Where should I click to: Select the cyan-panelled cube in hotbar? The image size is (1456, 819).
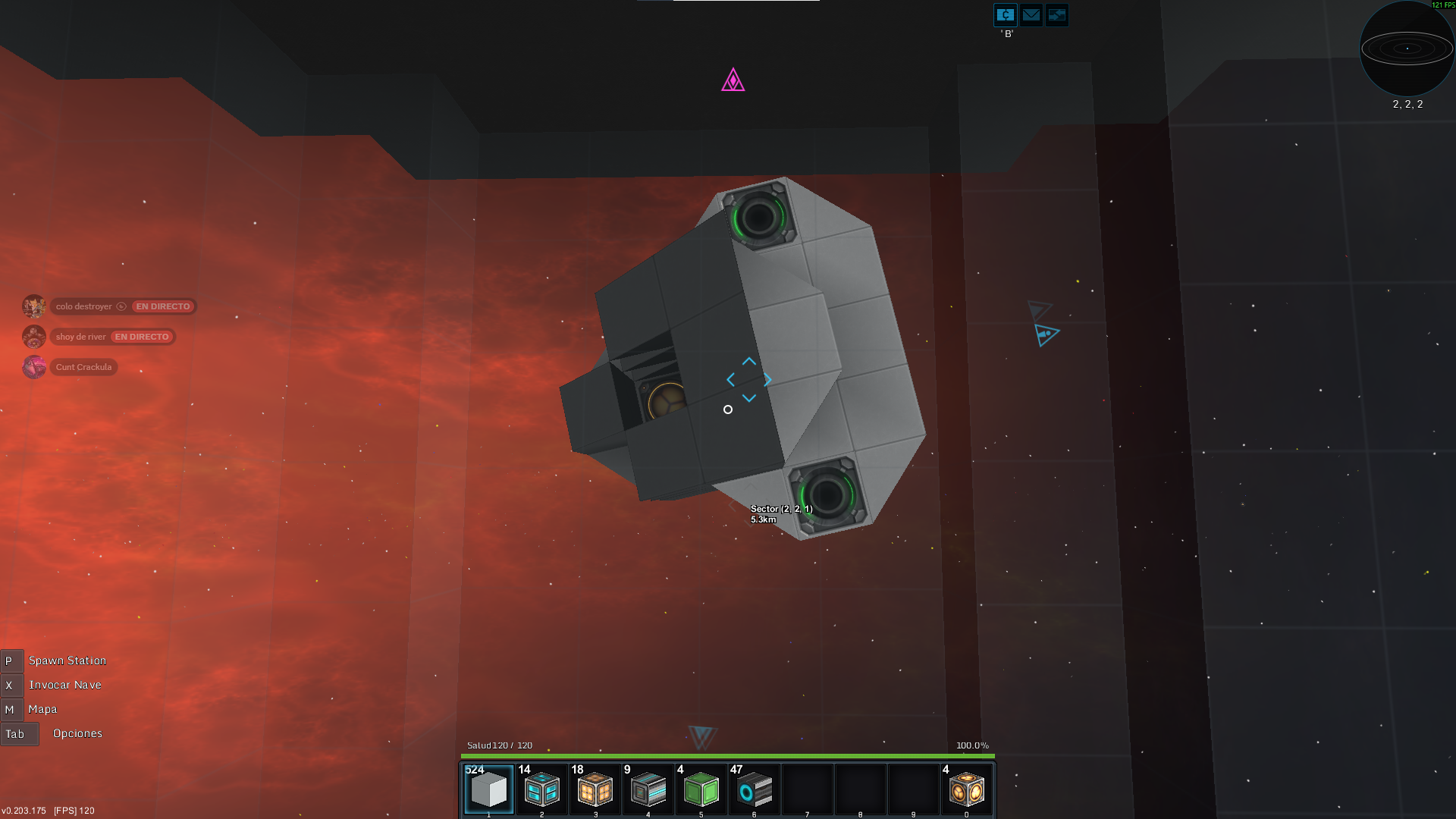click(x=541, y=790)
